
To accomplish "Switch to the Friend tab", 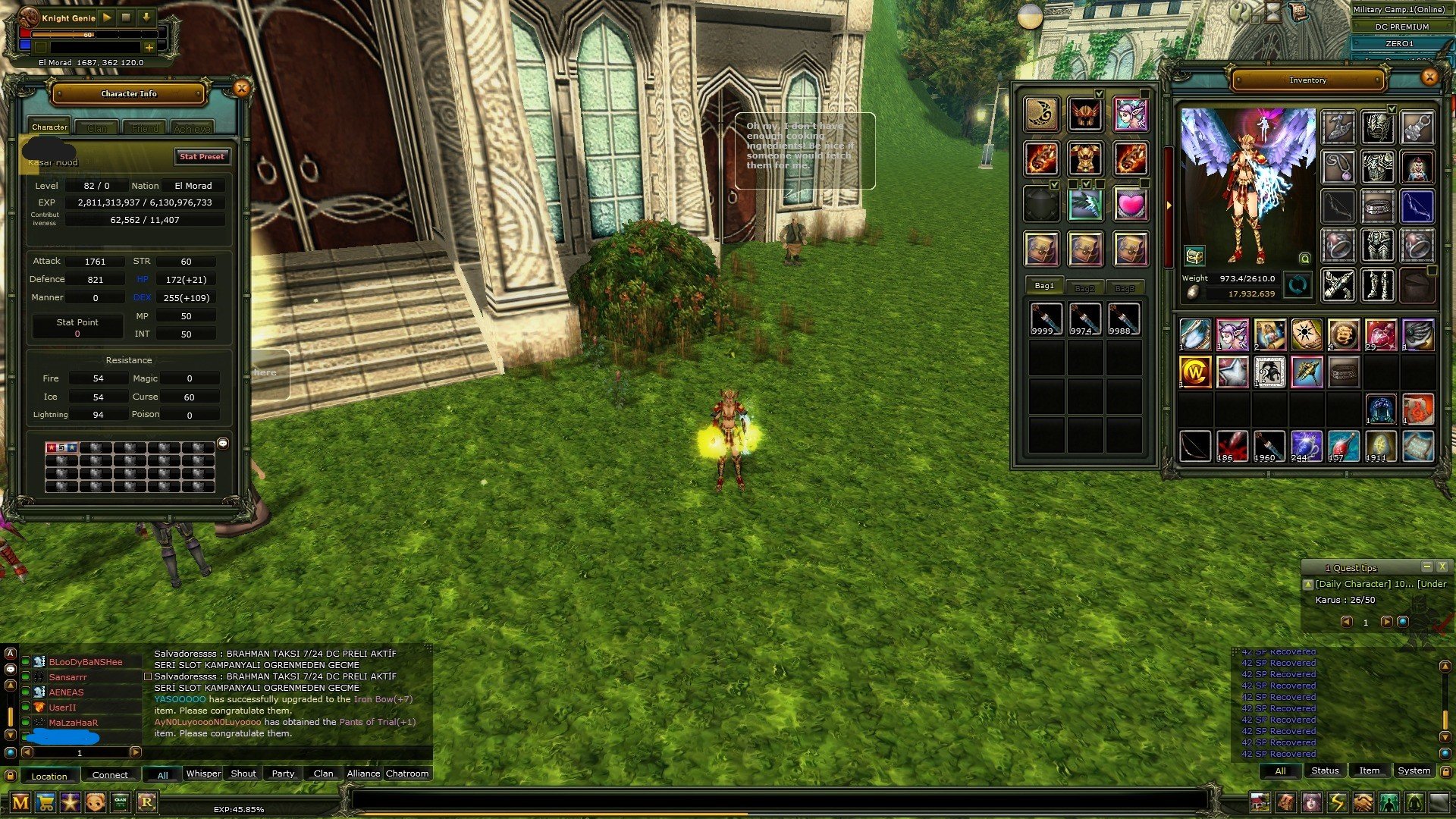I will [x=145, y=128].
